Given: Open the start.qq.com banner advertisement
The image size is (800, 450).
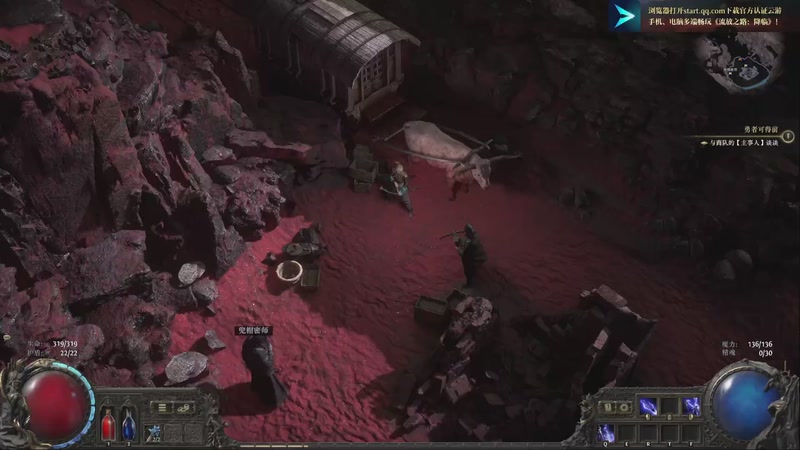Looking at the screenshot, I should pyautogui.click(x=712, y=15).
